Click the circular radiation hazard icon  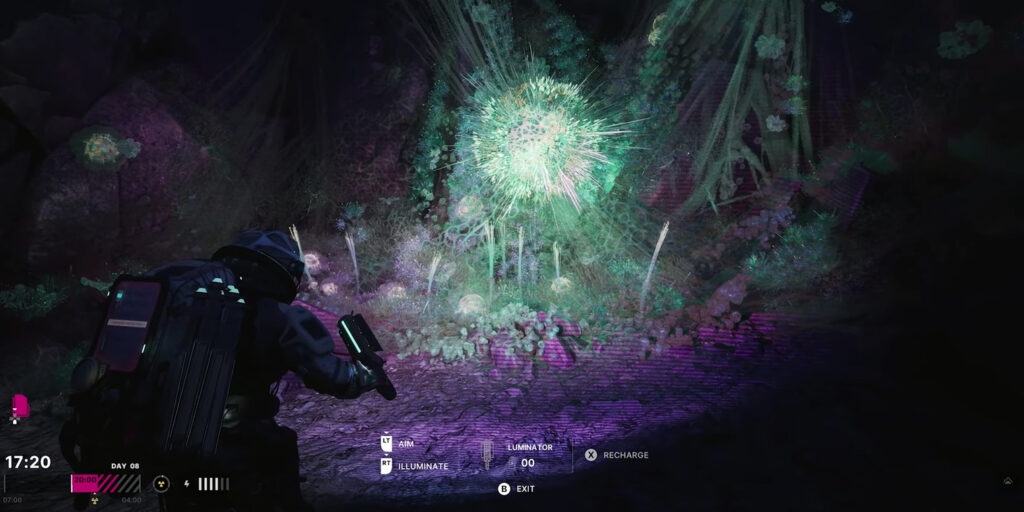159,483
